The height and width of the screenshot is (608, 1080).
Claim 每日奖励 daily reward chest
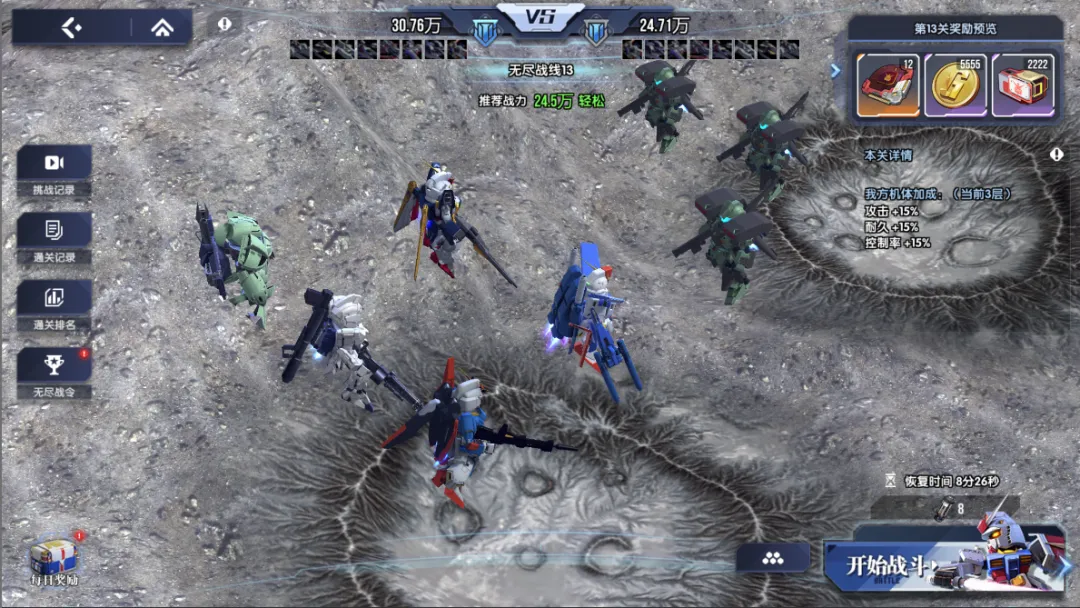pyautogui.click(x=53, y=558)
